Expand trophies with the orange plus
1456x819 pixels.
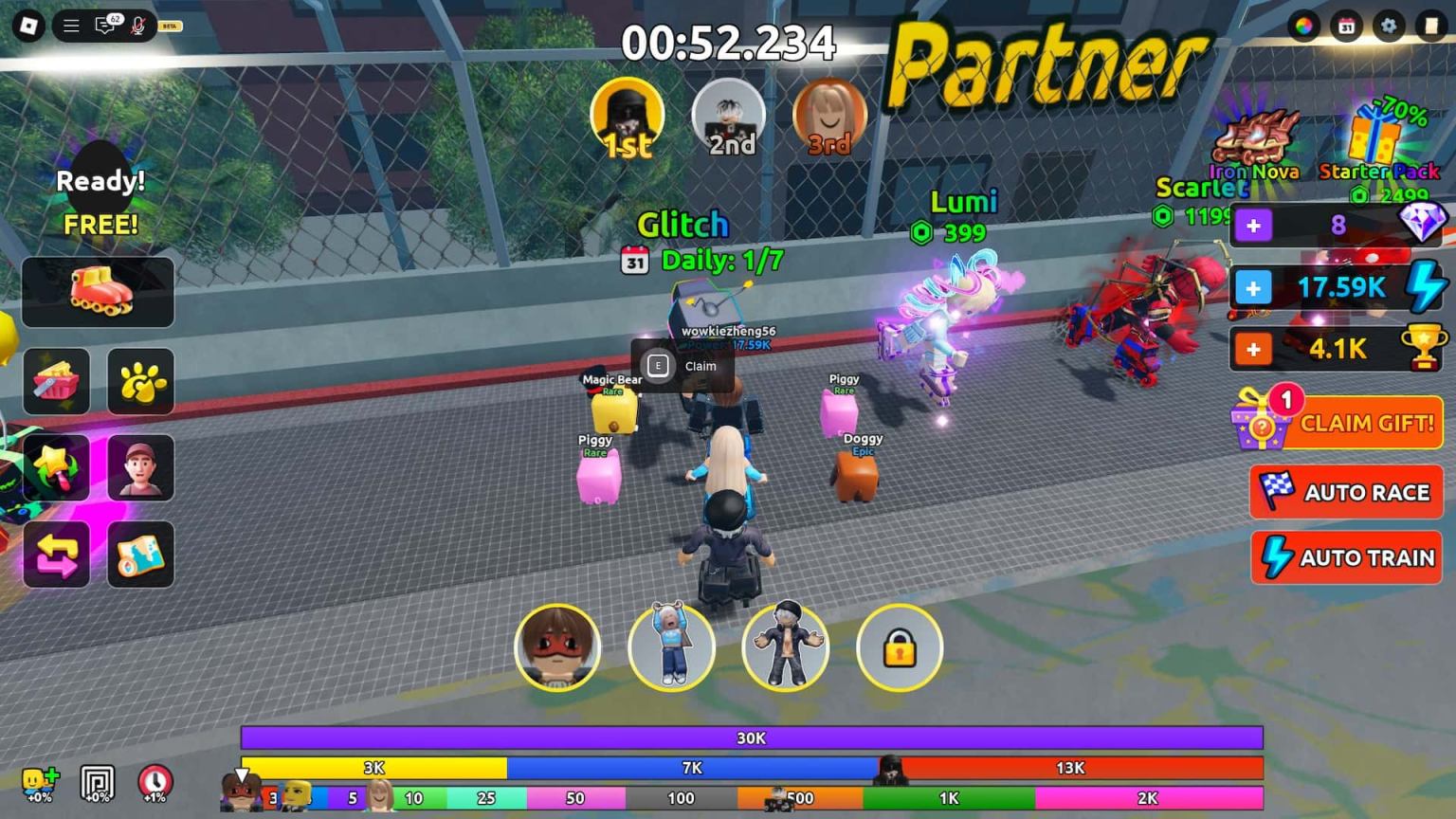pos(1254,349)
